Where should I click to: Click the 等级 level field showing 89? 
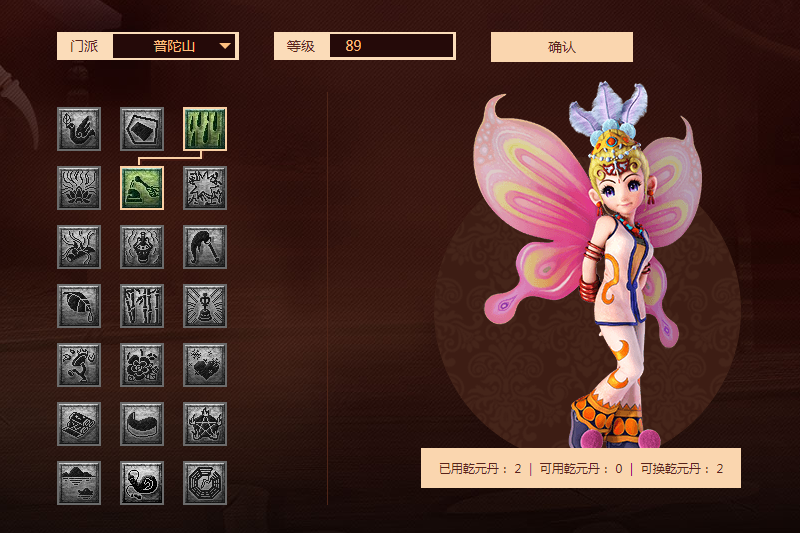391,46
